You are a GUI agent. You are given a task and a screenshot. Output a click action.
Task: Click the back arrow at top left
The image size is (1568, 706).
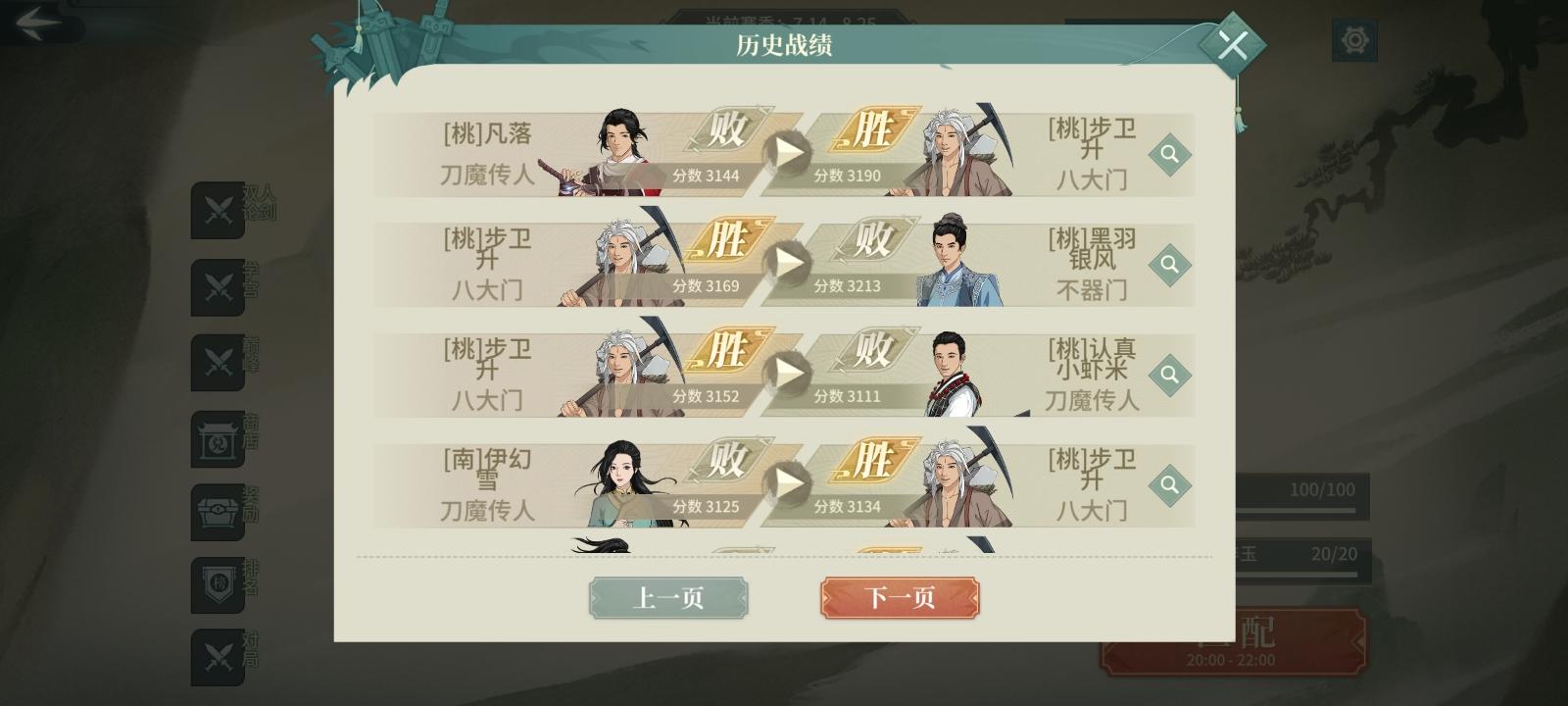tap(39, 22)
